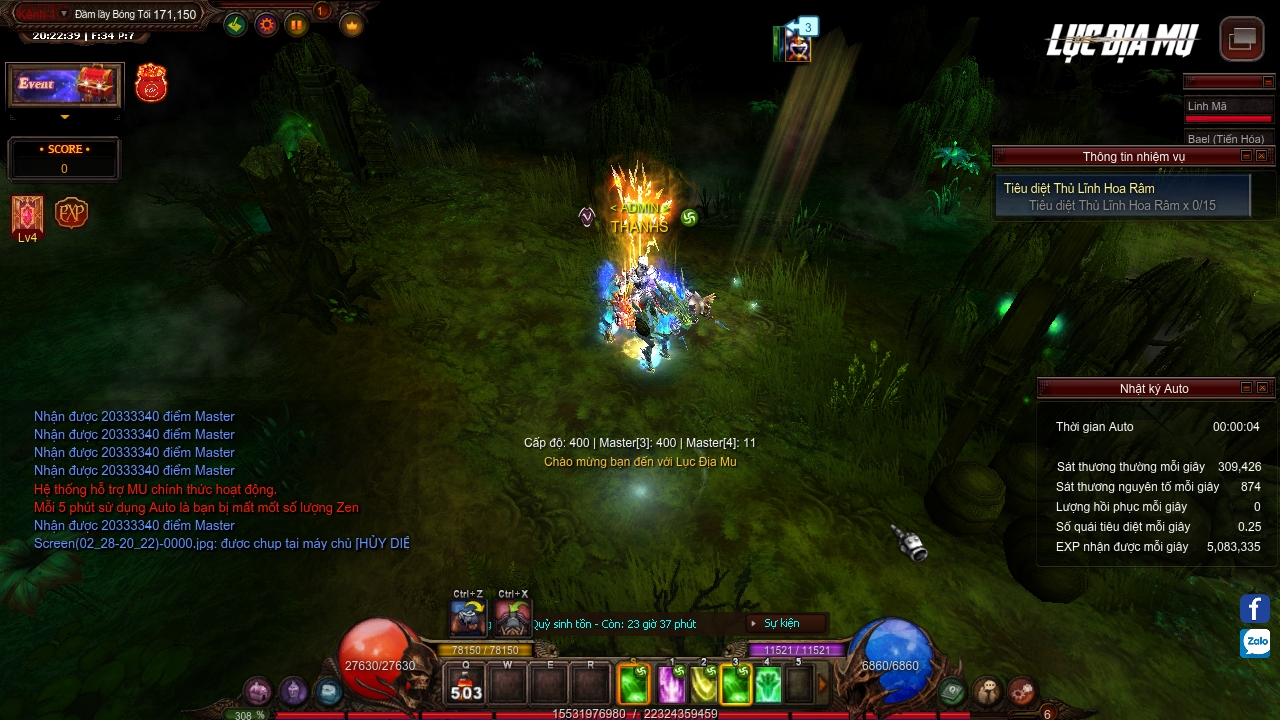
Task: Minimize the Nhật ký Auto panel
Action: (x=1246, y=388)
